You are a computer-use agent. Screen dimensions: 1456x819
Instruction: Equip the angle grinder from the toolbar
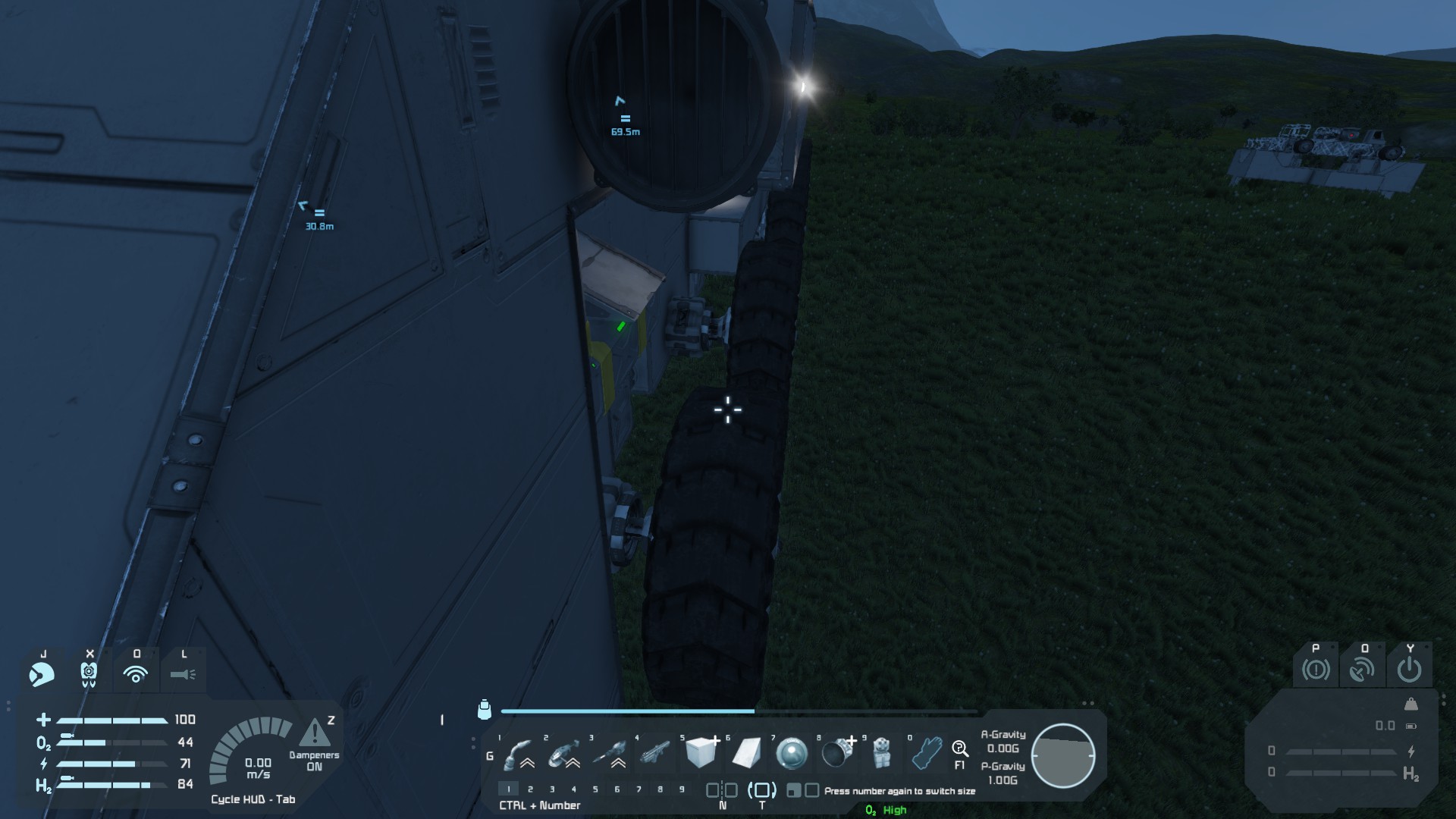pyautogui.click(x=565, y=754)
